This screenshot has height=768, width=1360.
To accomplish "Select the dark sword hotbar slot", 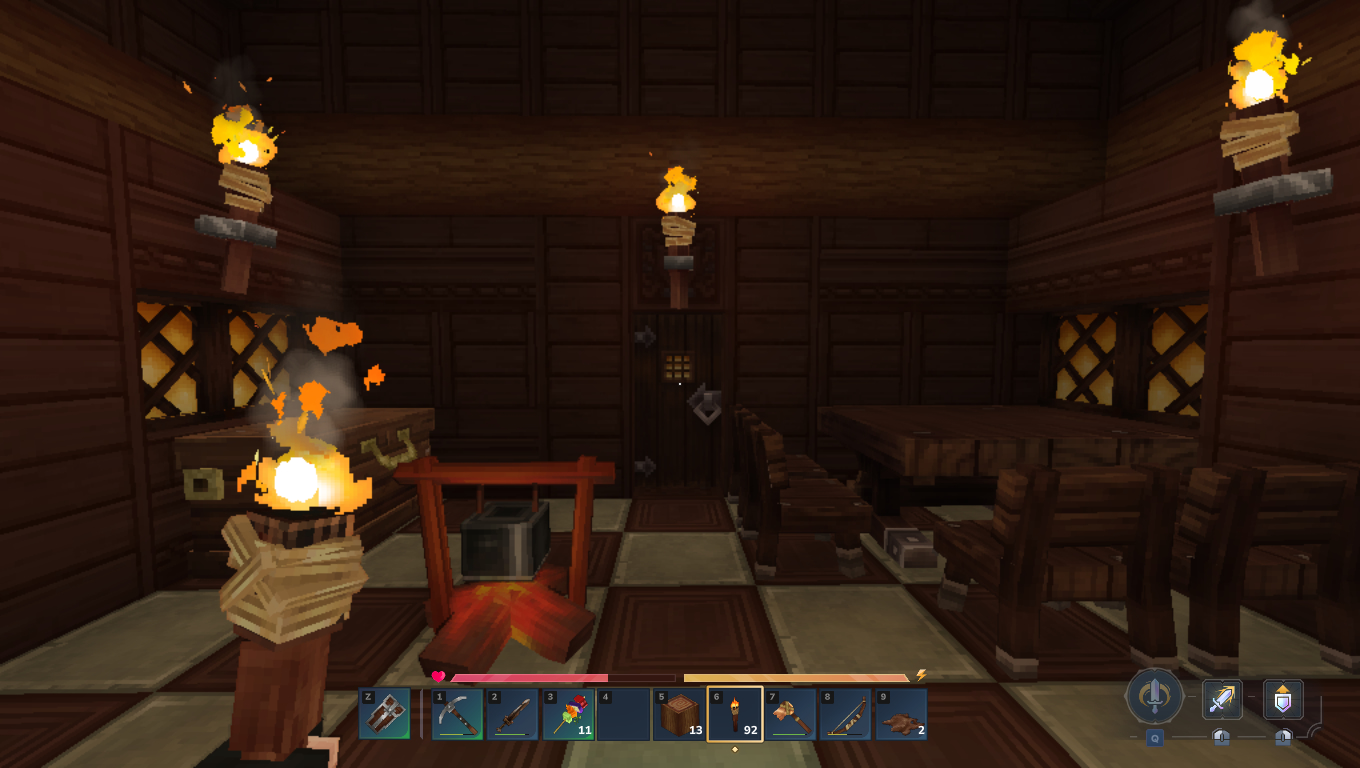I will [513, 714].
